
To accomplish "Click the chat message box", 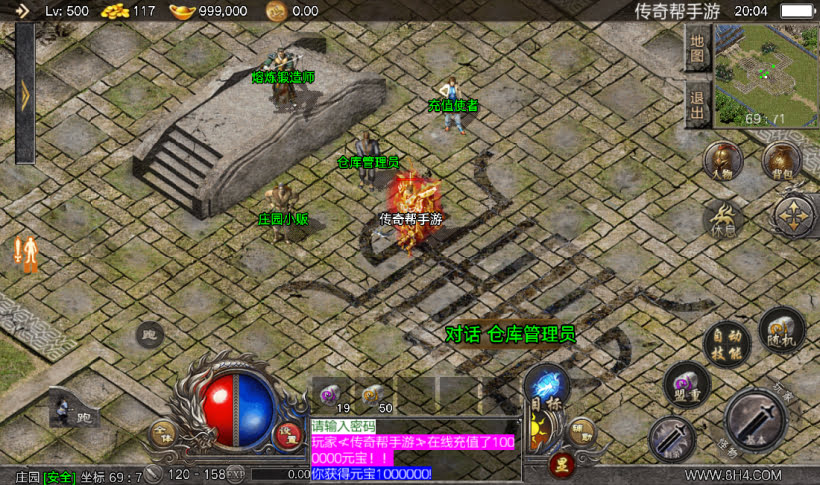I will point(414,448).
